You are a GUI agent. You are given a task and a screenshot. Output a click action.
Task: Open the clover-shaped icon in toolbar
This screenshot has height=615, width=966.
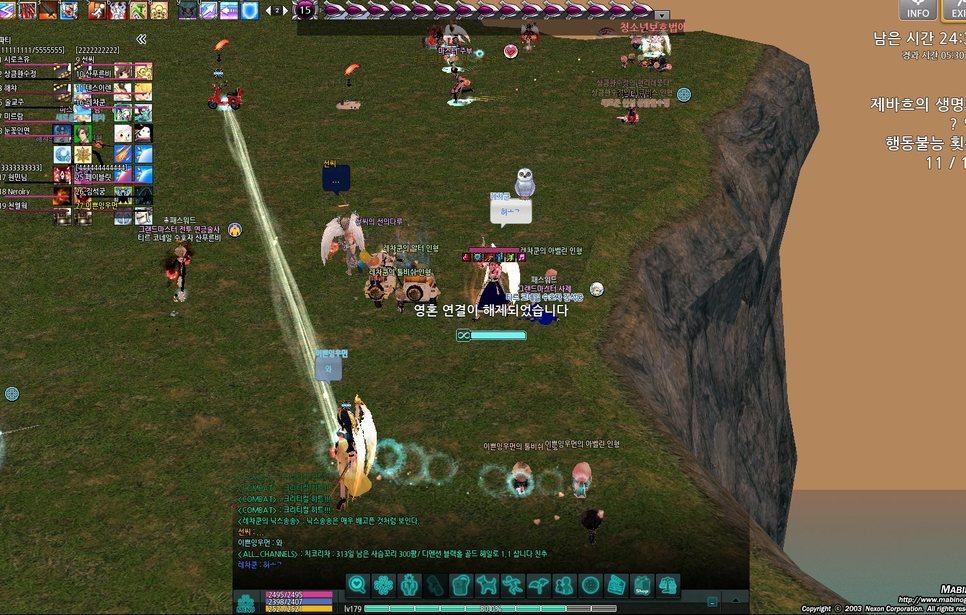pyautogui.click(x=382, y=585)
